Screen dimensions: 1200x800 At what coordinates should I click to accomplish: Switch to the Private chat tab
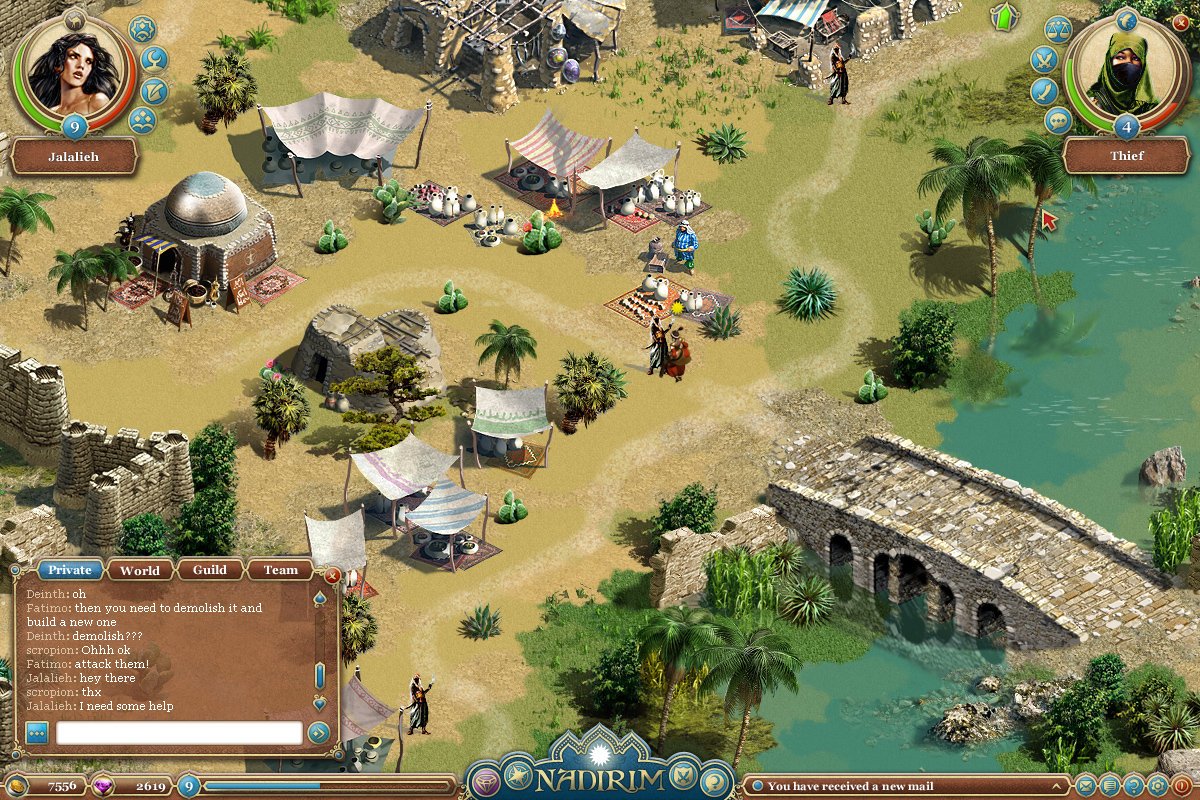(70, 570)
